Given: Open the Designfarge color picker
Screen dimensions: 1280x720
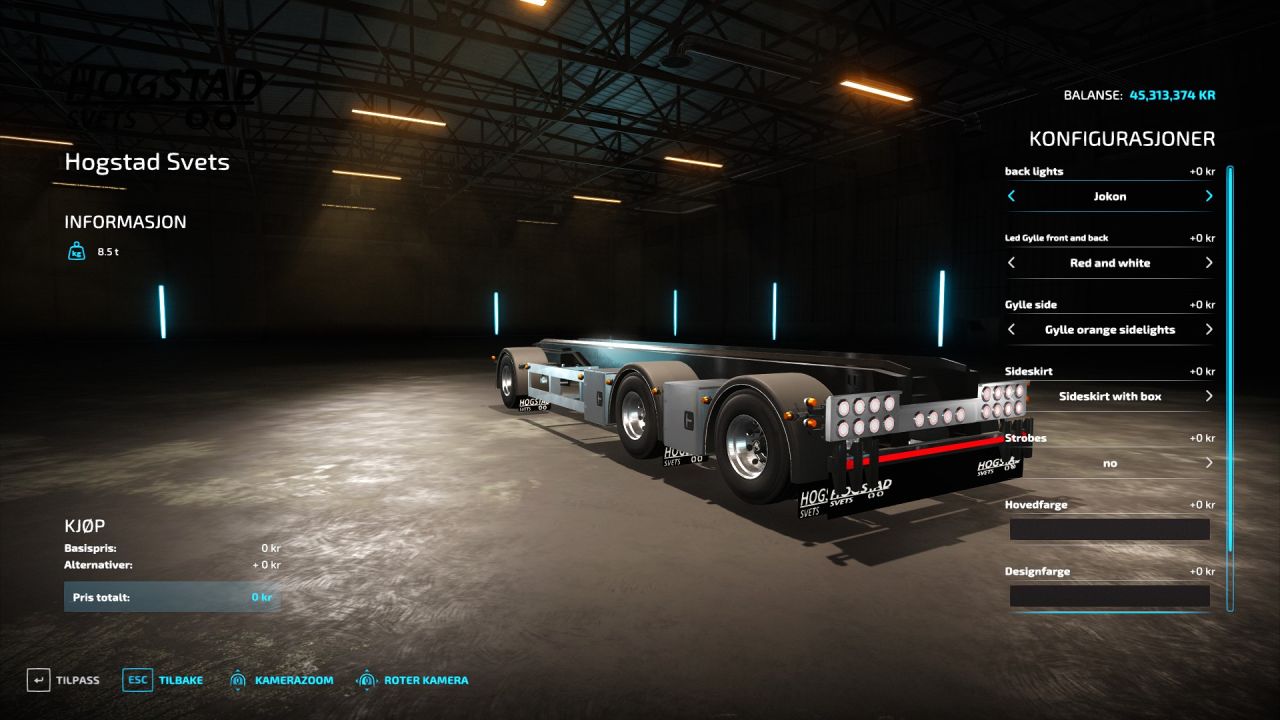Looking at the screenshot, I should 1109,596.
